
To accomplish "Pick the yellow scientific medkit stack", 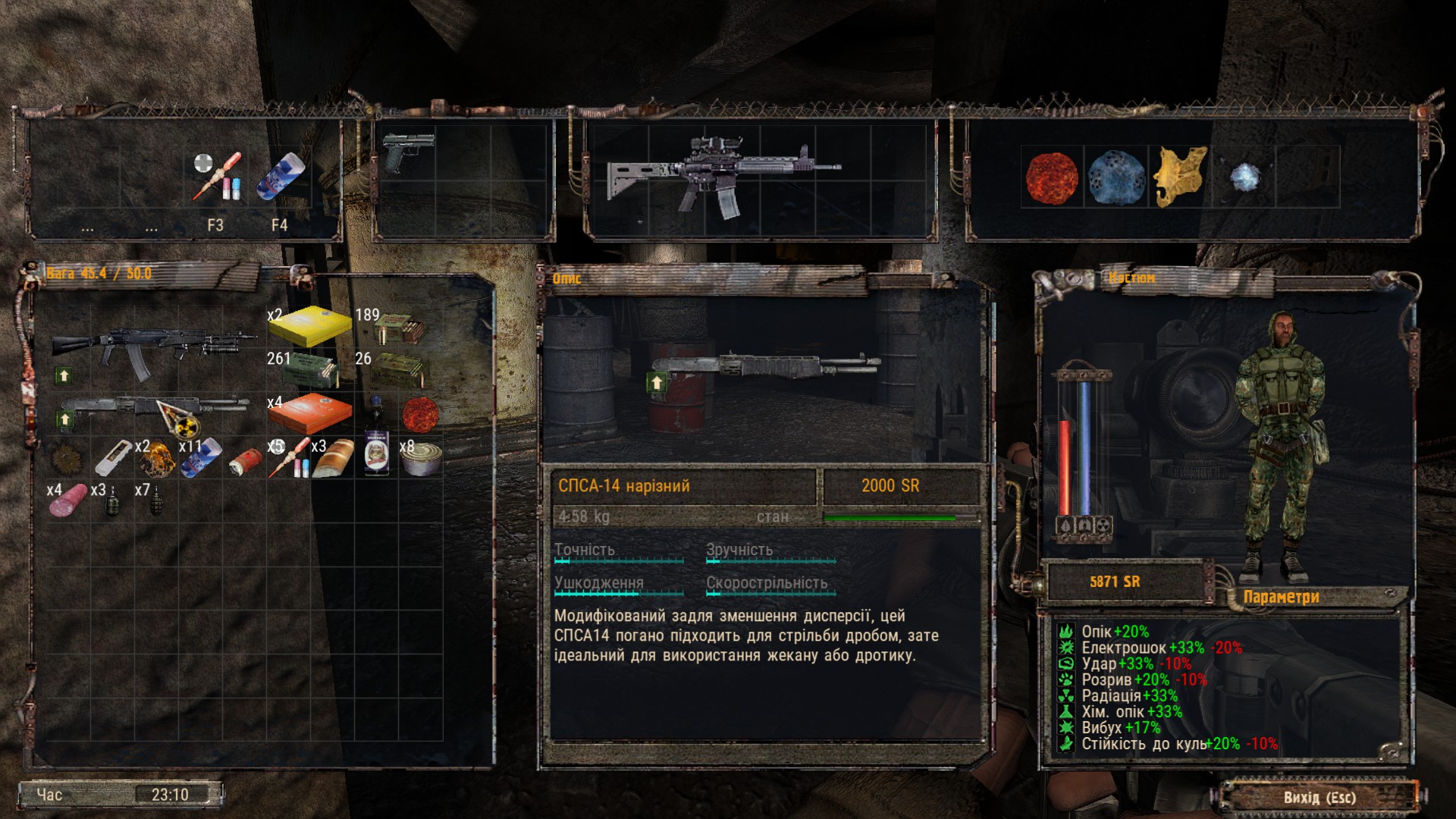I will pyautogui.click(x=310, y=326).
